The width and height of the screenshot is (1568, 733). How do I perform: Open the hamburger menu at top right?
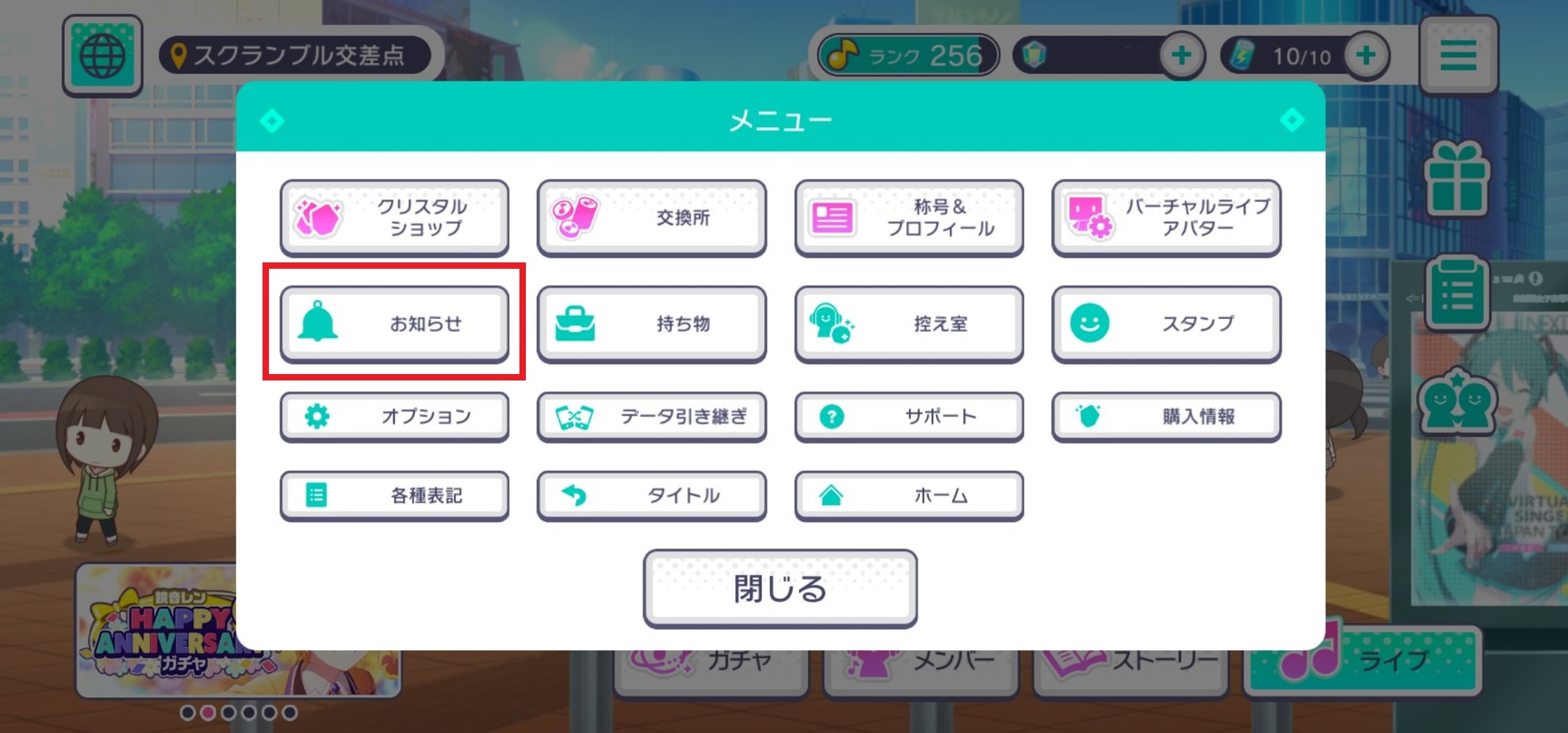click(1459, 54)
